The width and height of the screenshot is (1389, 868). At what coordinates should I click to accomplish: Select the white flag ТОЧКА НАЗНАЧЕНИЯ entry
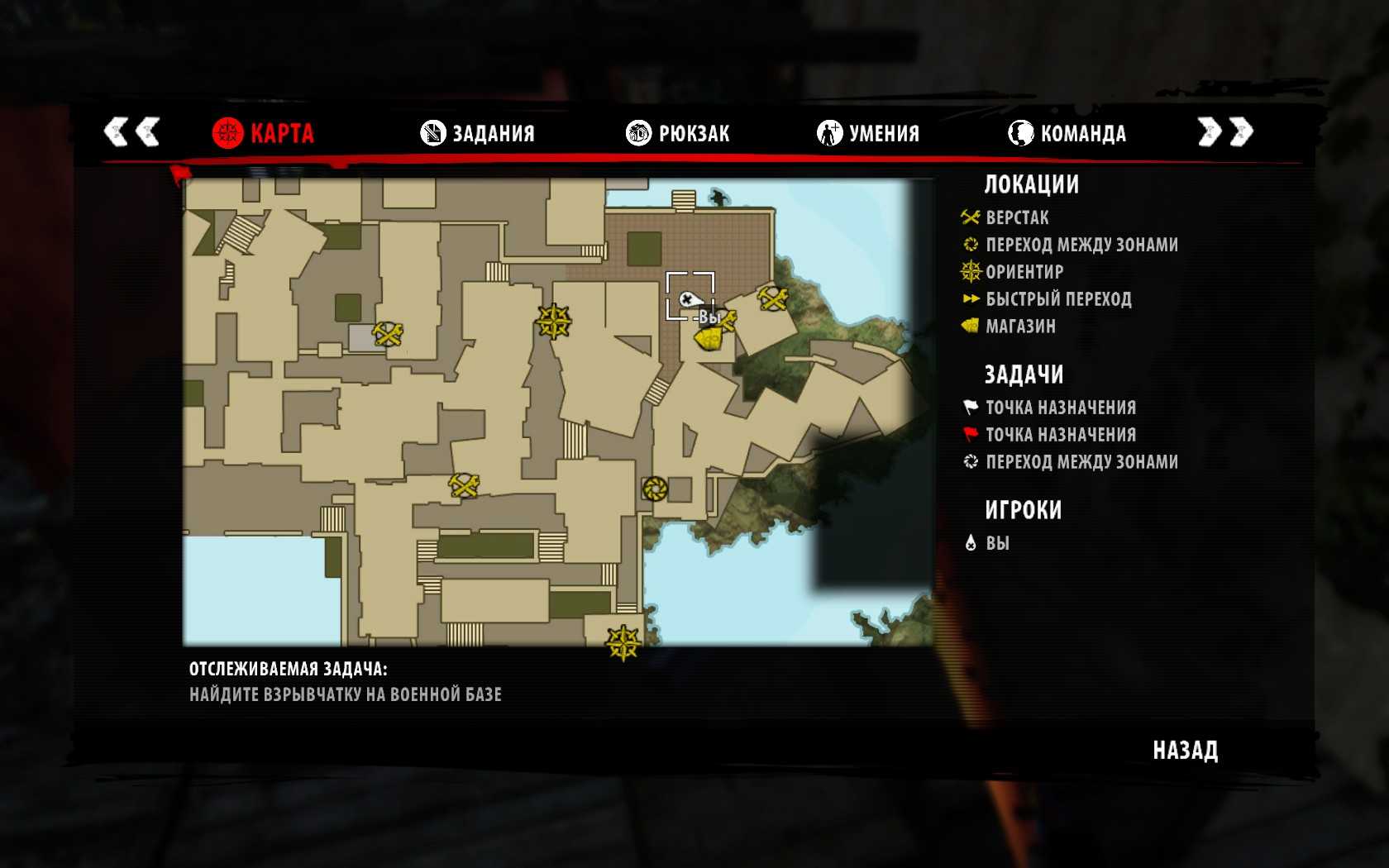(1060, 408)
